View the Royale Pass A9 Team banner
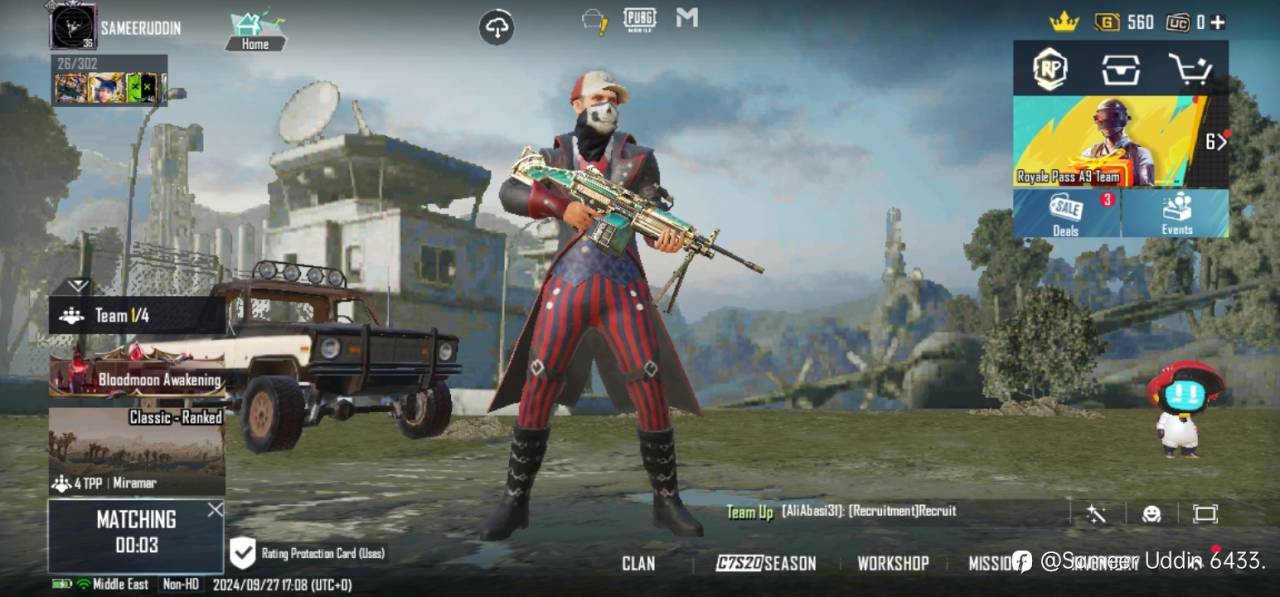This screenshot has height=597, width=1280. click(x=1110, y=142)
